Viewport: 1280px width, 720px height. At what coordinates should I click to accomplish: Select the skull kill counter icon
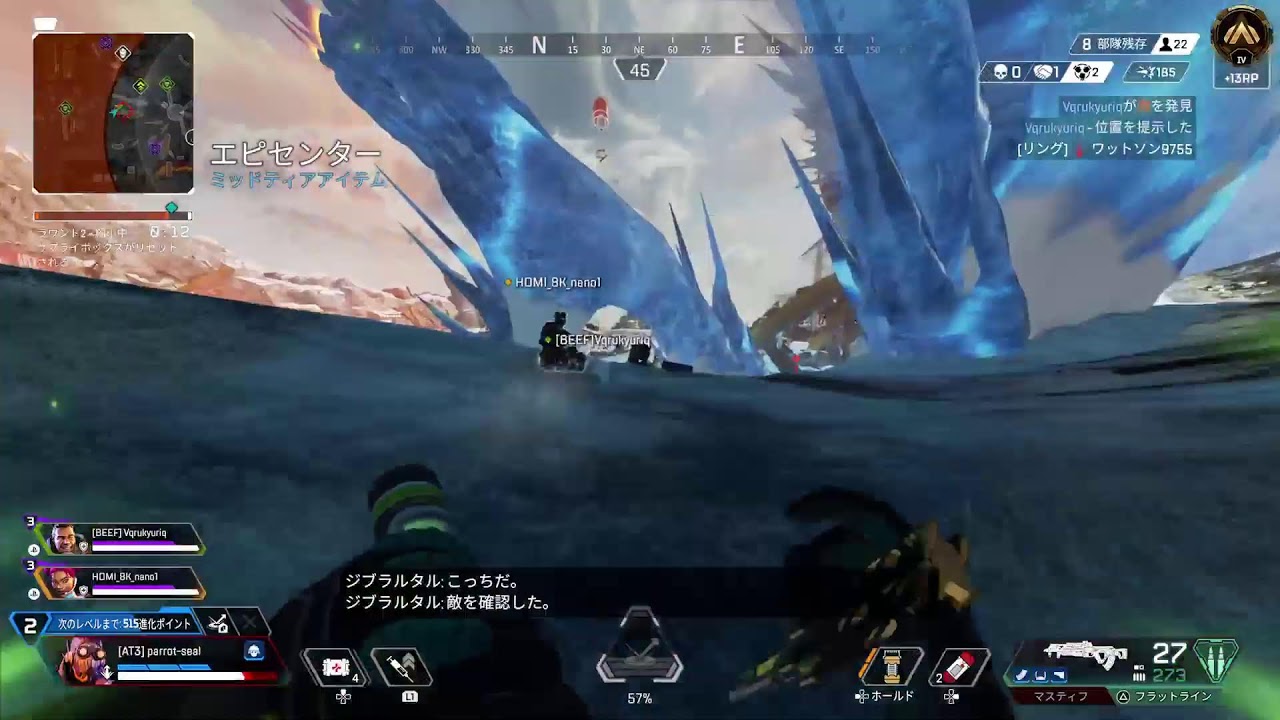[1002, 71]
